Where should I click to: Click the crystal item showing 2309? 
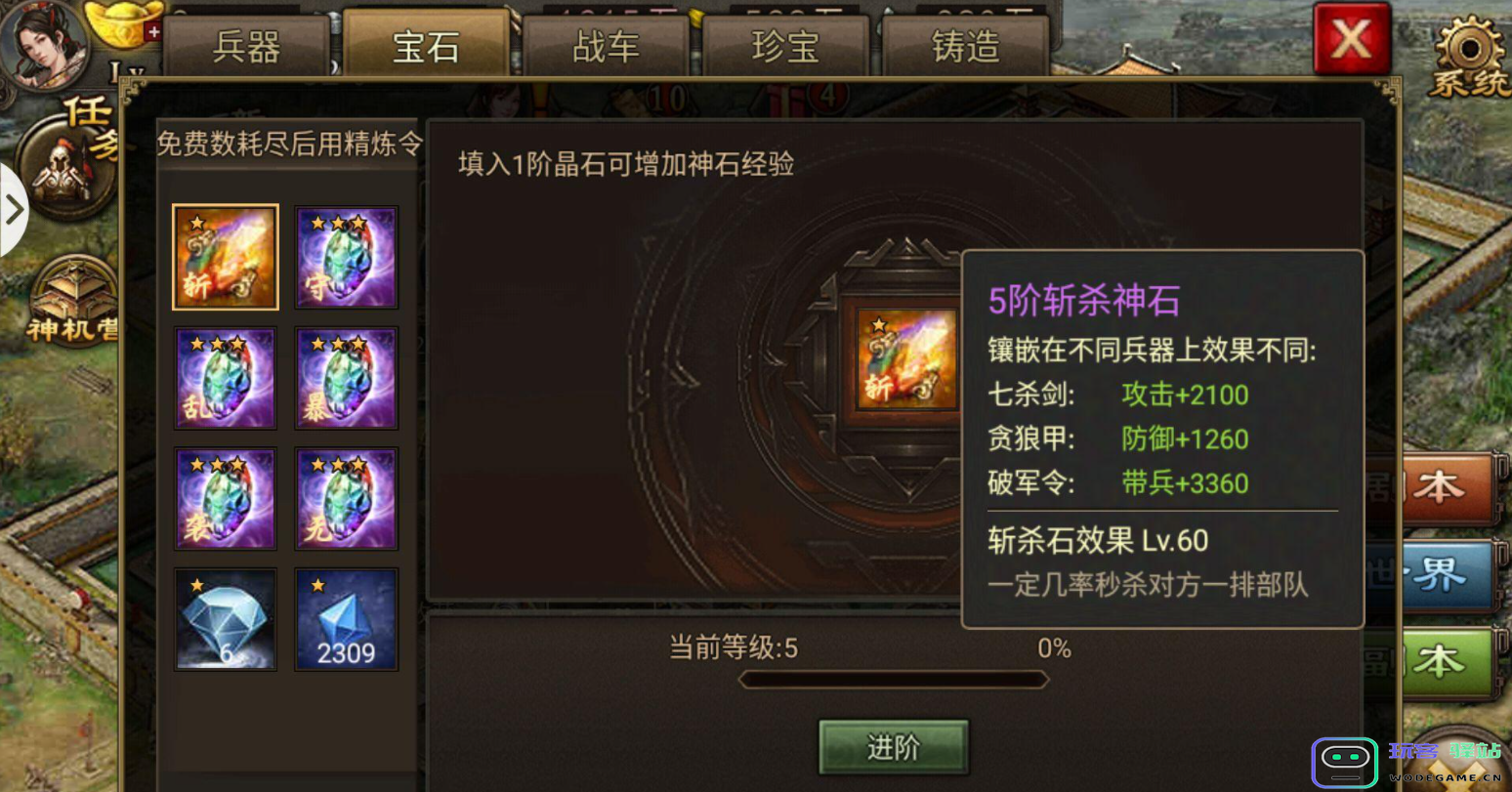(346, 619)
